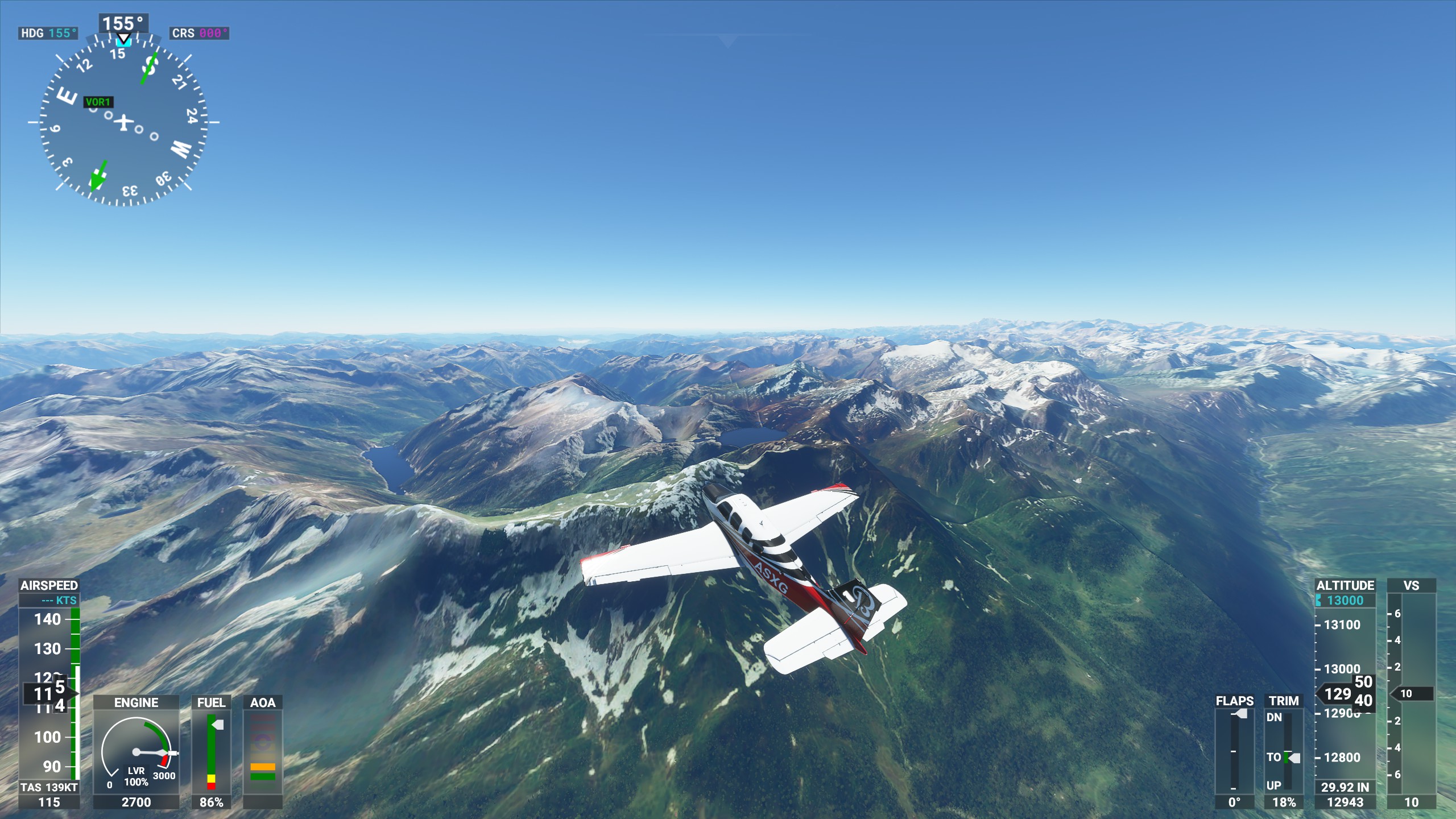The image size is (1456, 819).
Task: Open the toolbar handle at top center
Action: click(727, 40)
